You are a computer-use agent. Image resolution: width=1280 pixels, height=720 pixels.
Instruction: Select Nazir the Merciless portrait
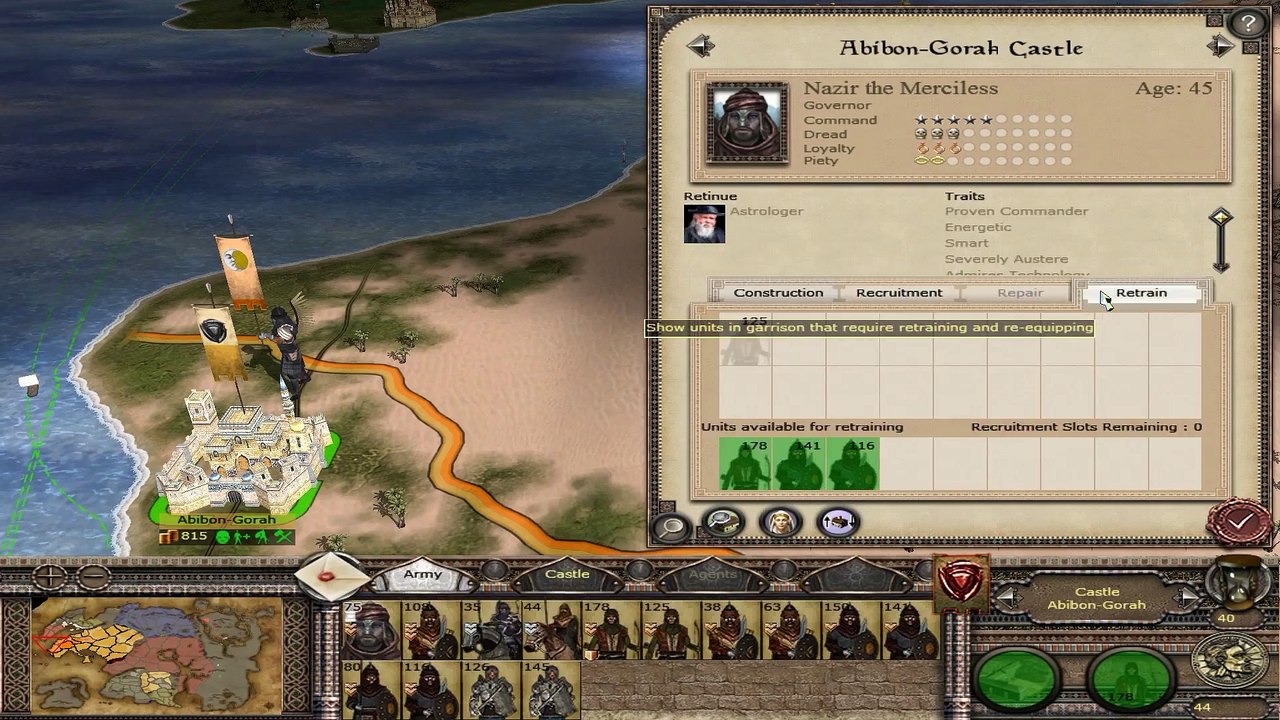point(747,121)
